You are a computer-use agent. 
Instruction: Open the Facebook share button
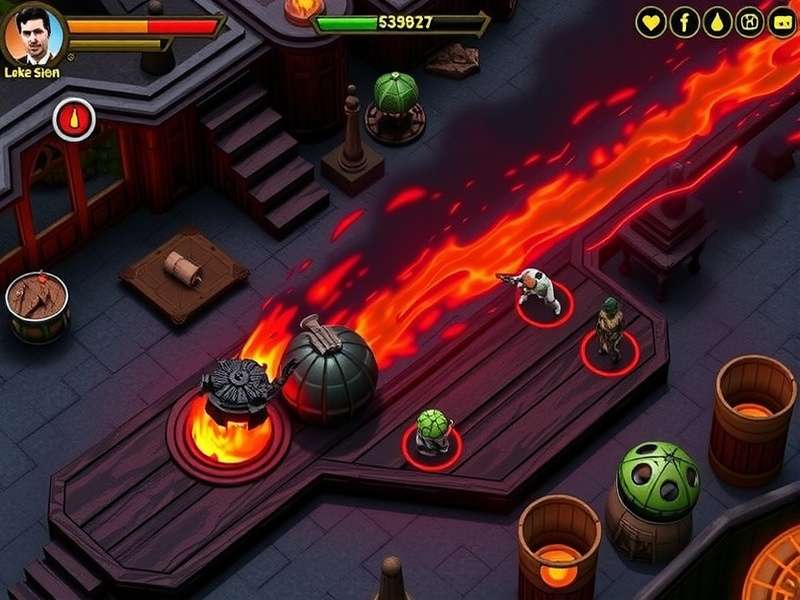click(x=684, y=22)
